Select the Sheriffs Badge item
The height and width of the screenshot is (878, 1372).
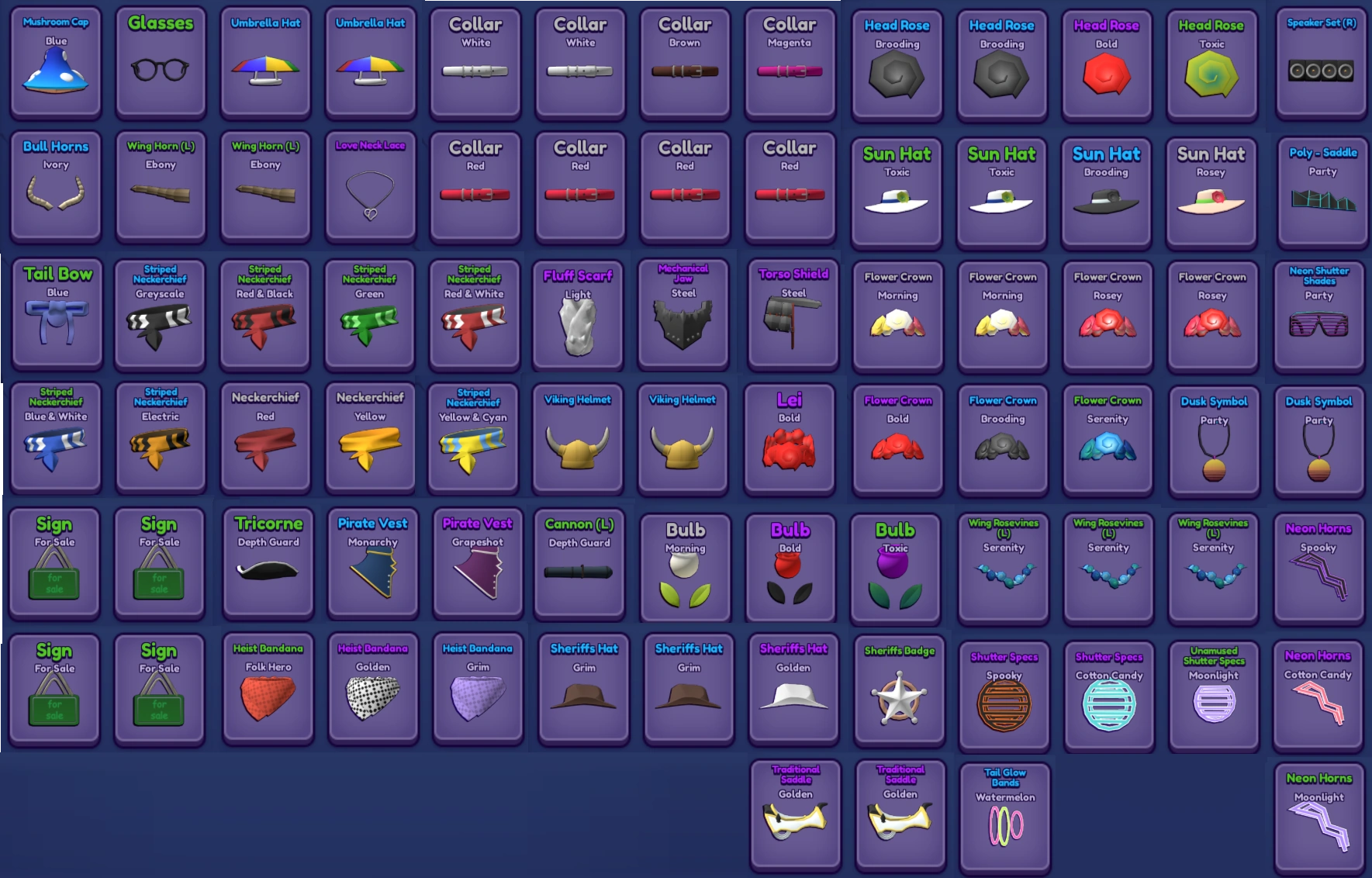point(900,690)
